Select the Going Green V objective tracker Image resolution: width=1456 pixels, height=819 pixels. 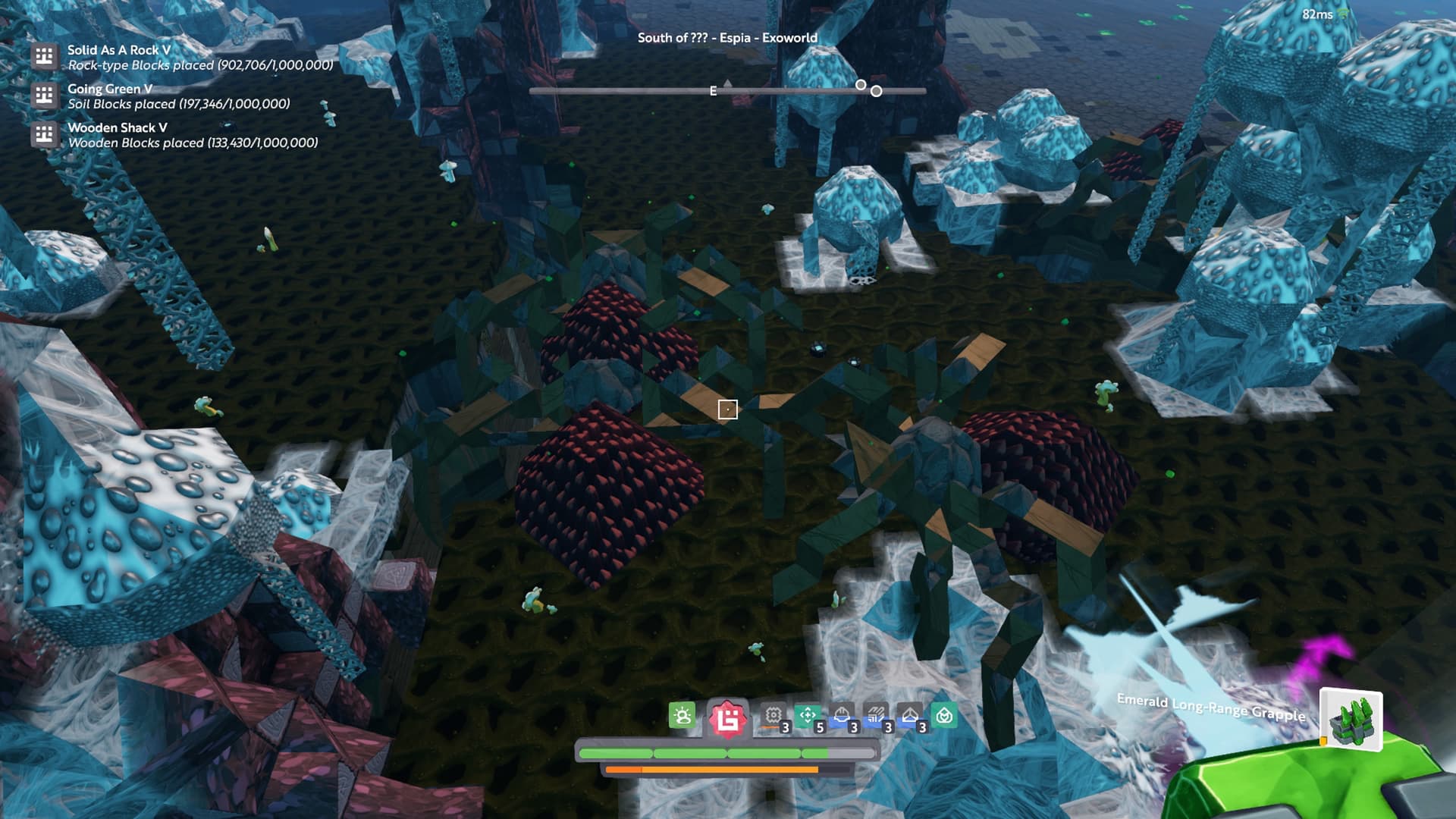[x=110, y=89]
